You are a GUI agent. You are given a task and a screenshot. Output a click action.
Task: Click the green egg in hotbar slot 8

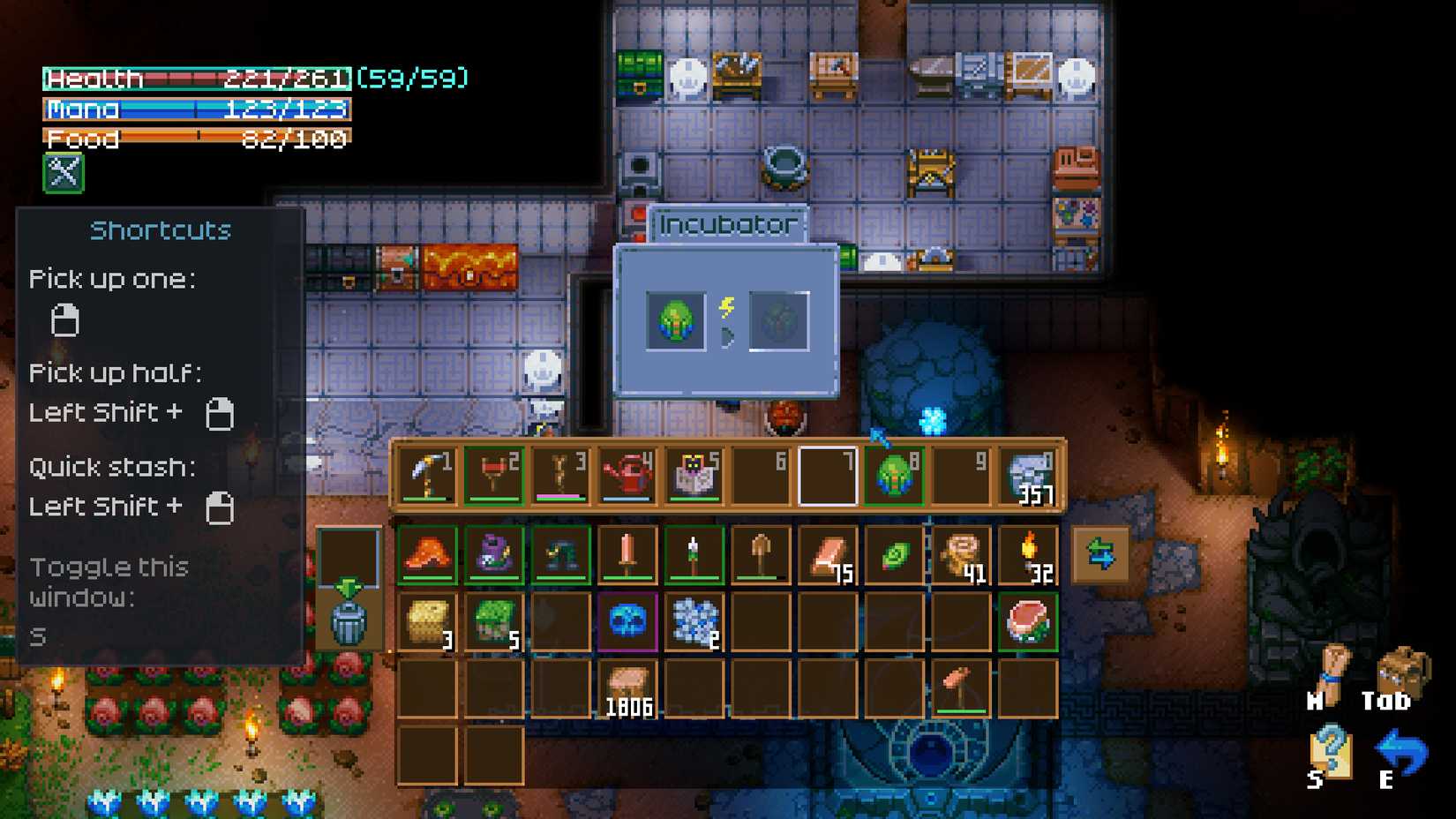pyautogui.click(x=893, y=472)
